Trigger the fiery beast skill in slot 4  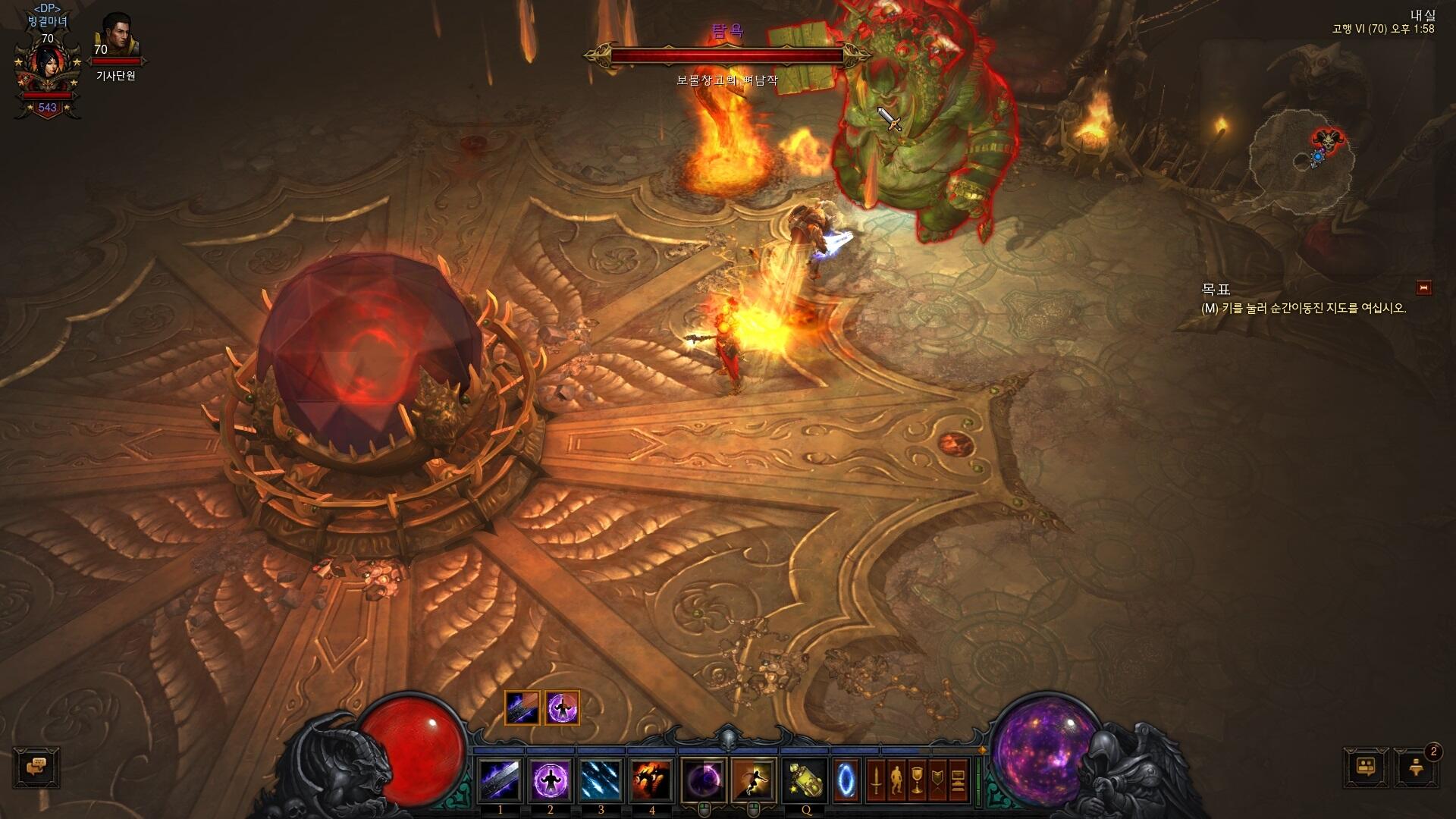point(652,780)
